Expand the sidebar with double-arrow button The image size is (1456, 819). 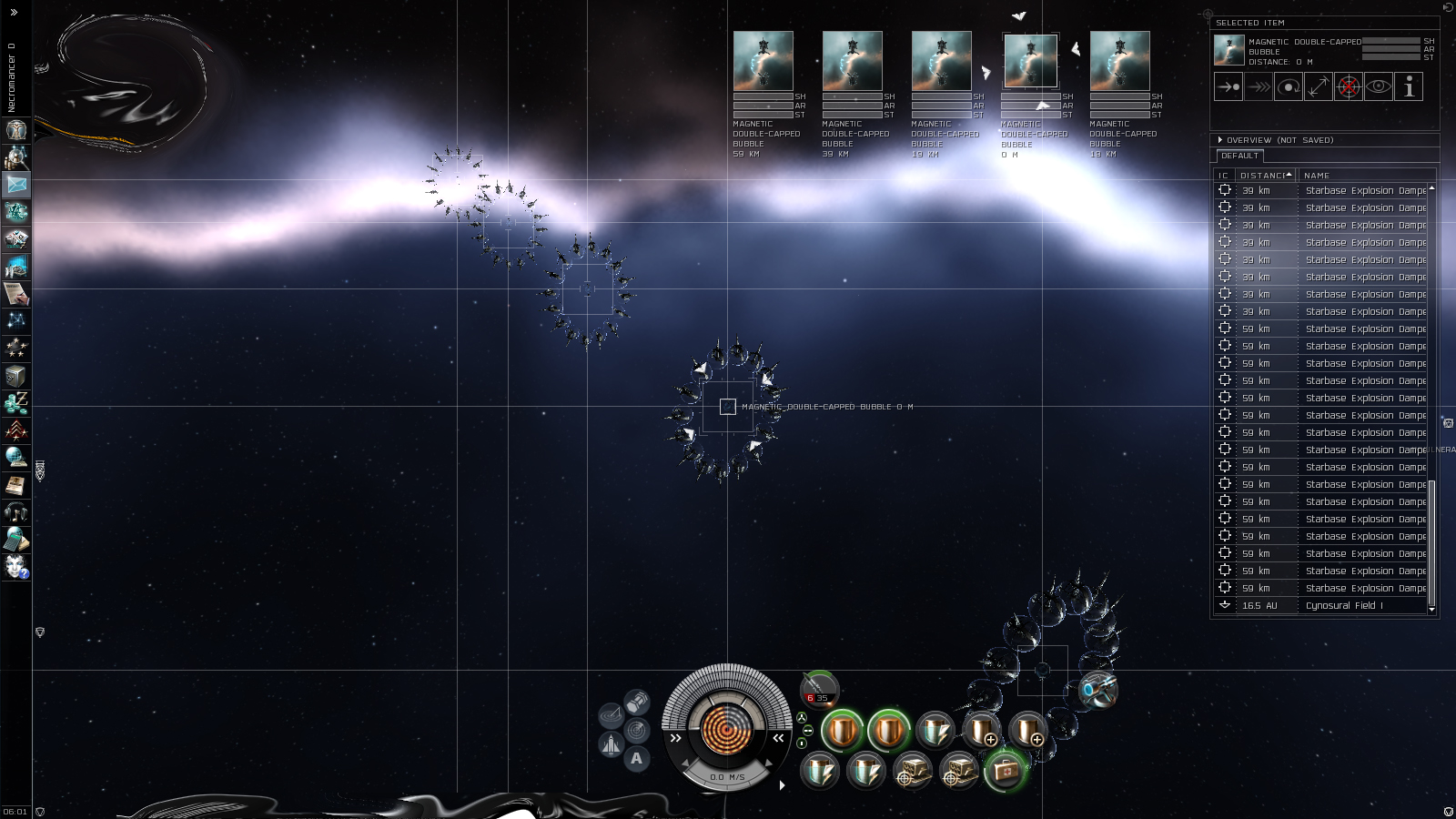[x=14, y=12]
